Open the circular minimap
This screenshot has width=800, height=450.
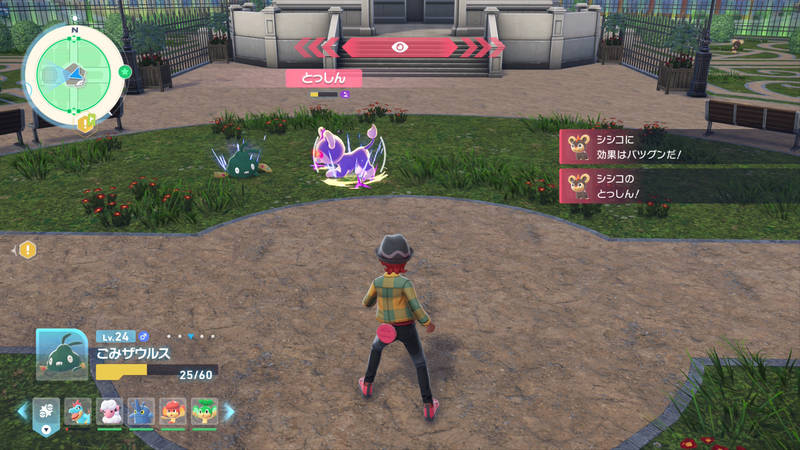coord(74,74)
